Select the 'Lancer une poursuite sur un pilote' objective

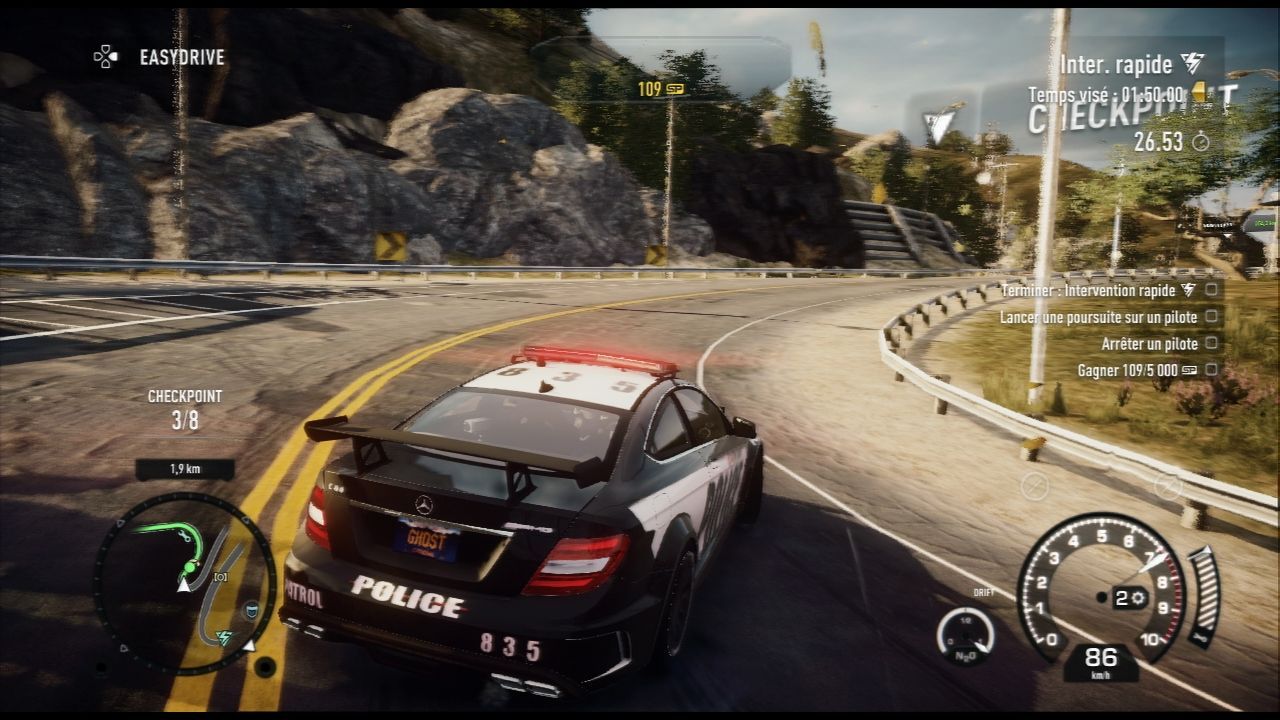pyautogui.click(x=1097, y=317)
